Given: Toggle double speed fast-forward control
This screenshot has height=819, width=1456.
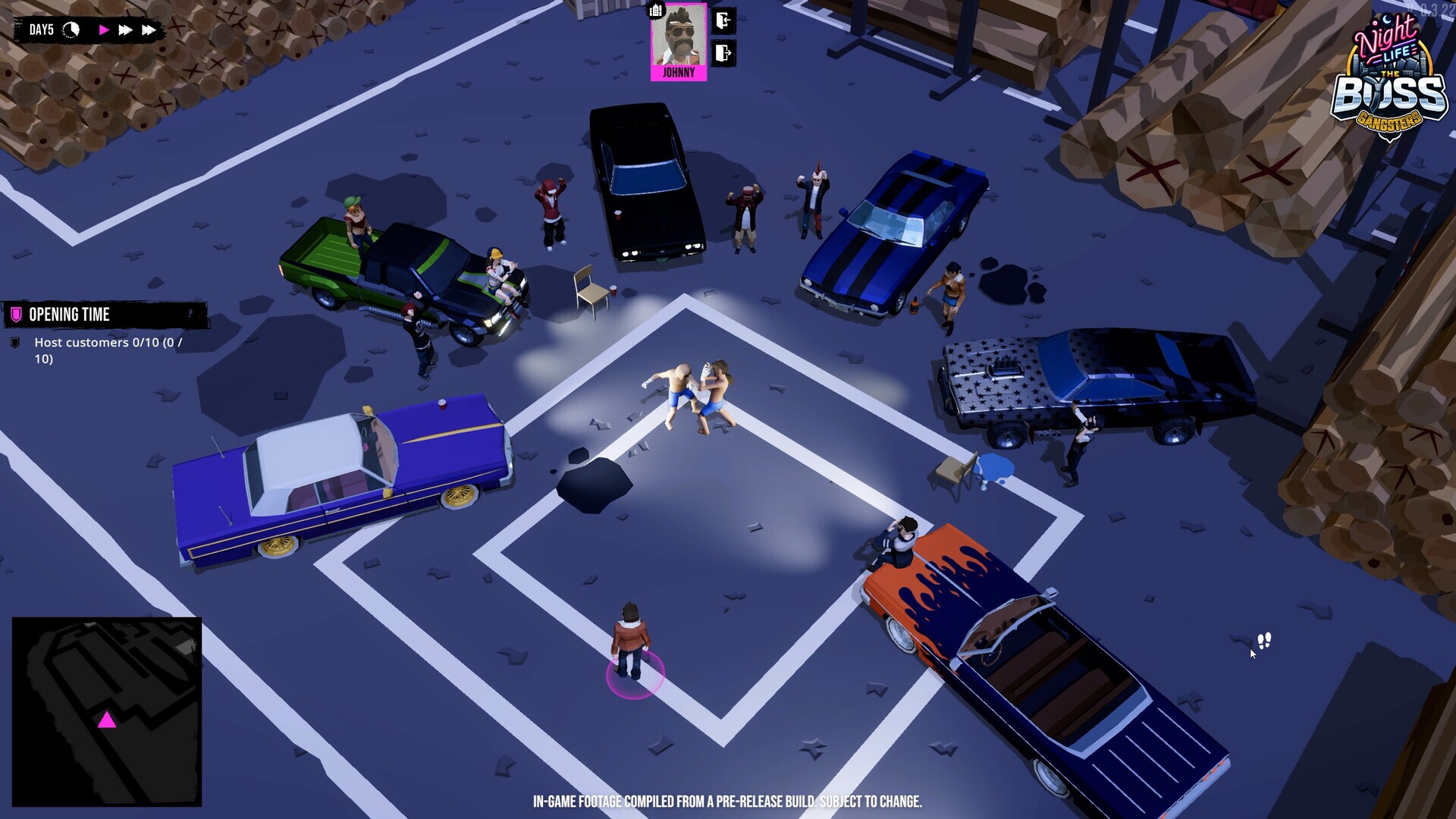Looking at the screenshot, I should pyautogui.click(x=125, y=30).
